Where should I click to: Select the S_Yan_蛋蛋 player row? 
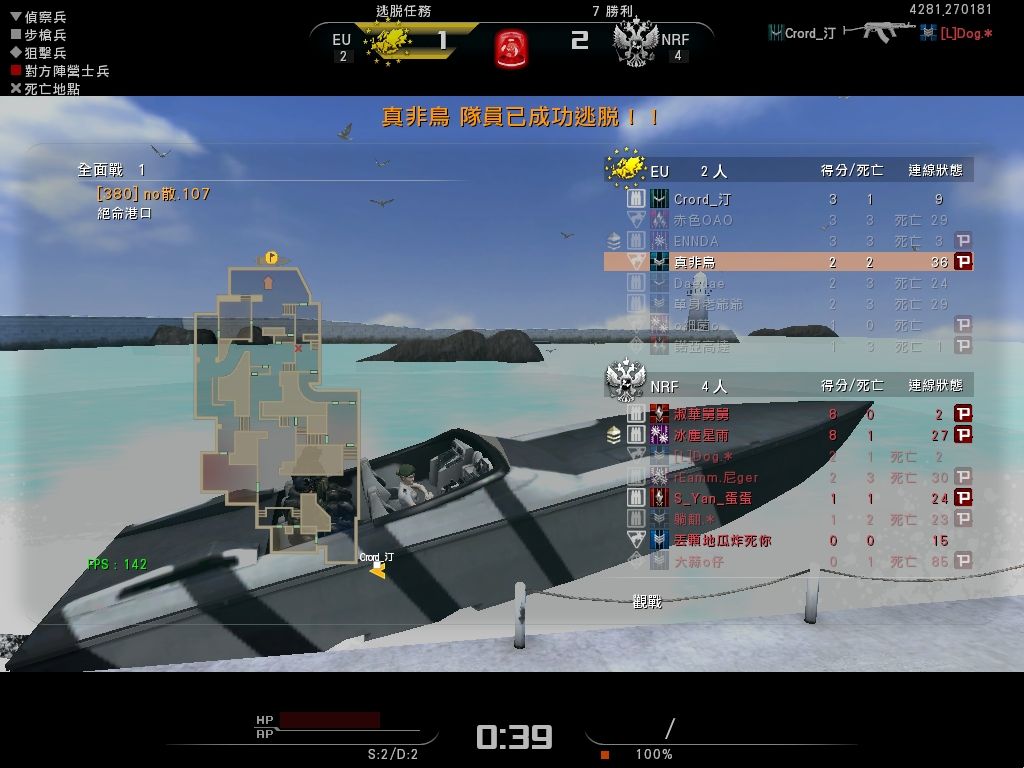coord(790,497)
